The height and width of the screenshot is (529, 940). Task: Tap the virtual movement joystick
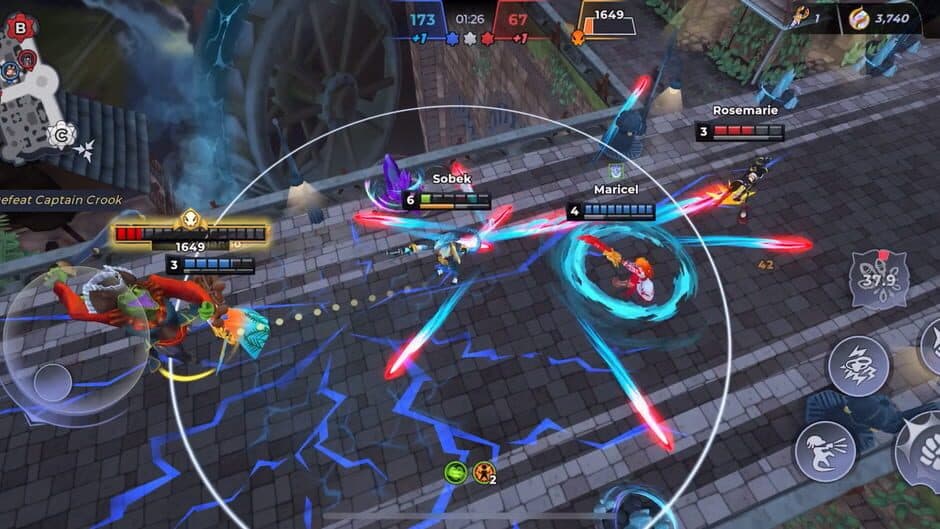click(x=52, y=381)
